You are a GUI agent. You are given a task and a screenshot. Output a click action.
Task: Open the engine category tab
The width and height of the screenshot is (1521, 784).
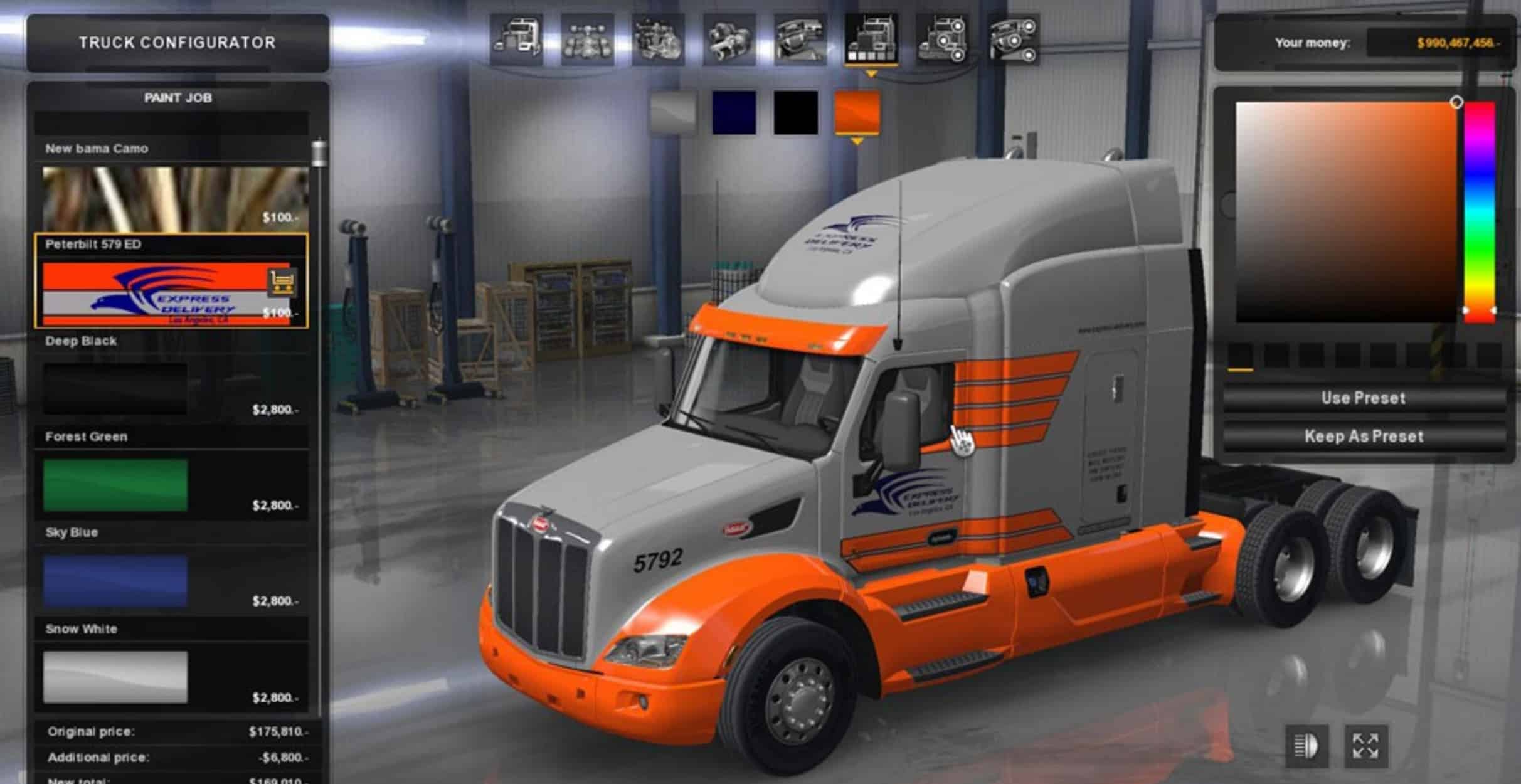coord(658,41)
